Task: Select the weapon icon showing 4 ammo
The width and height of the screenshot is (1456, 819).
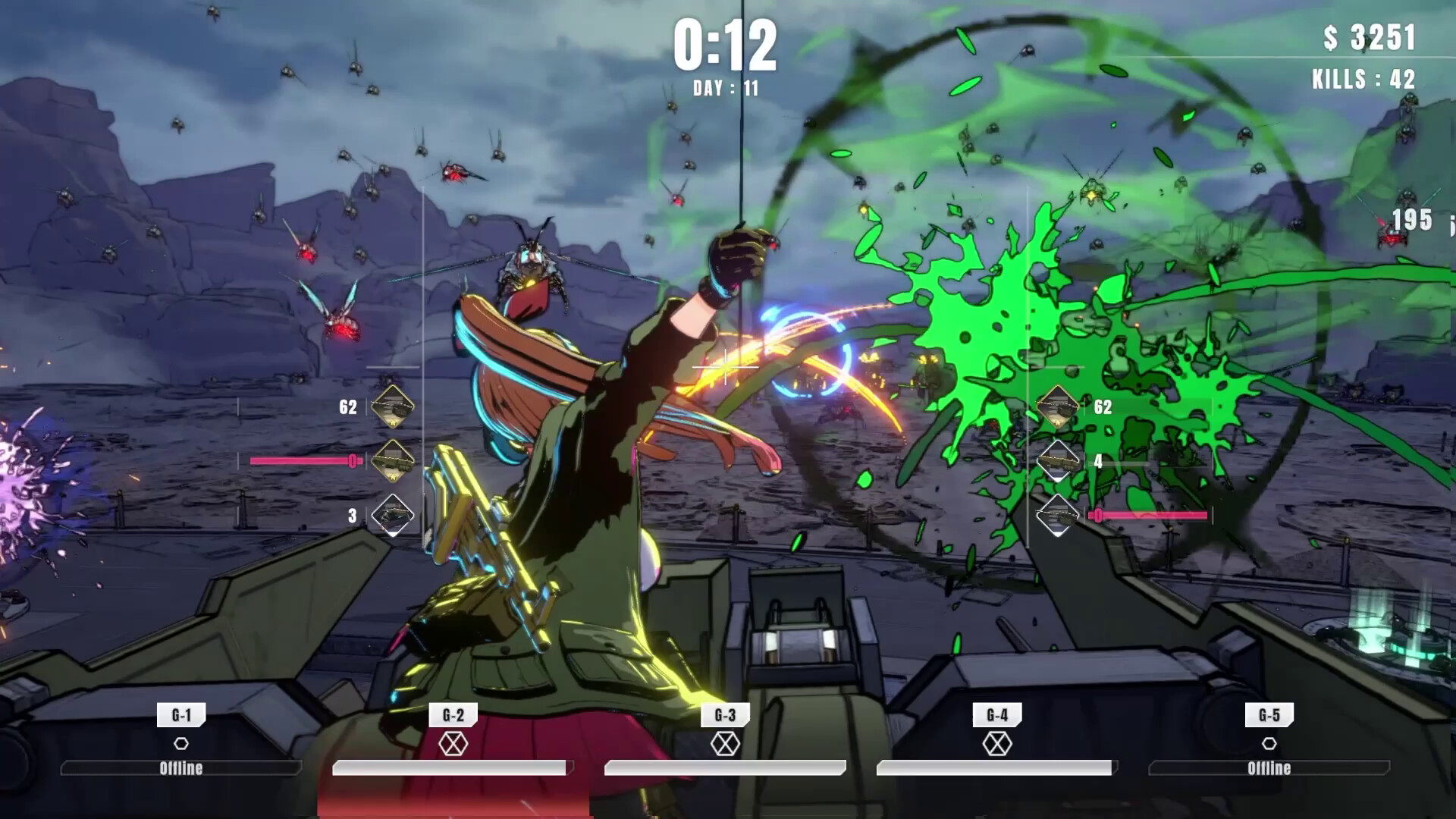Action: tap(1058, 460)
